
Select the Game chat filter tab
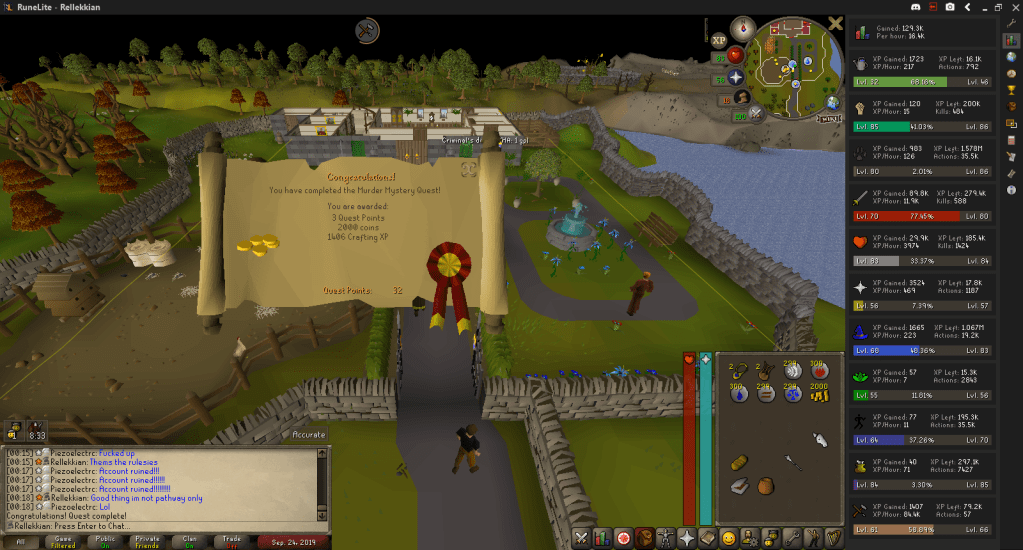pyautogui.click(x=62, y=541)
